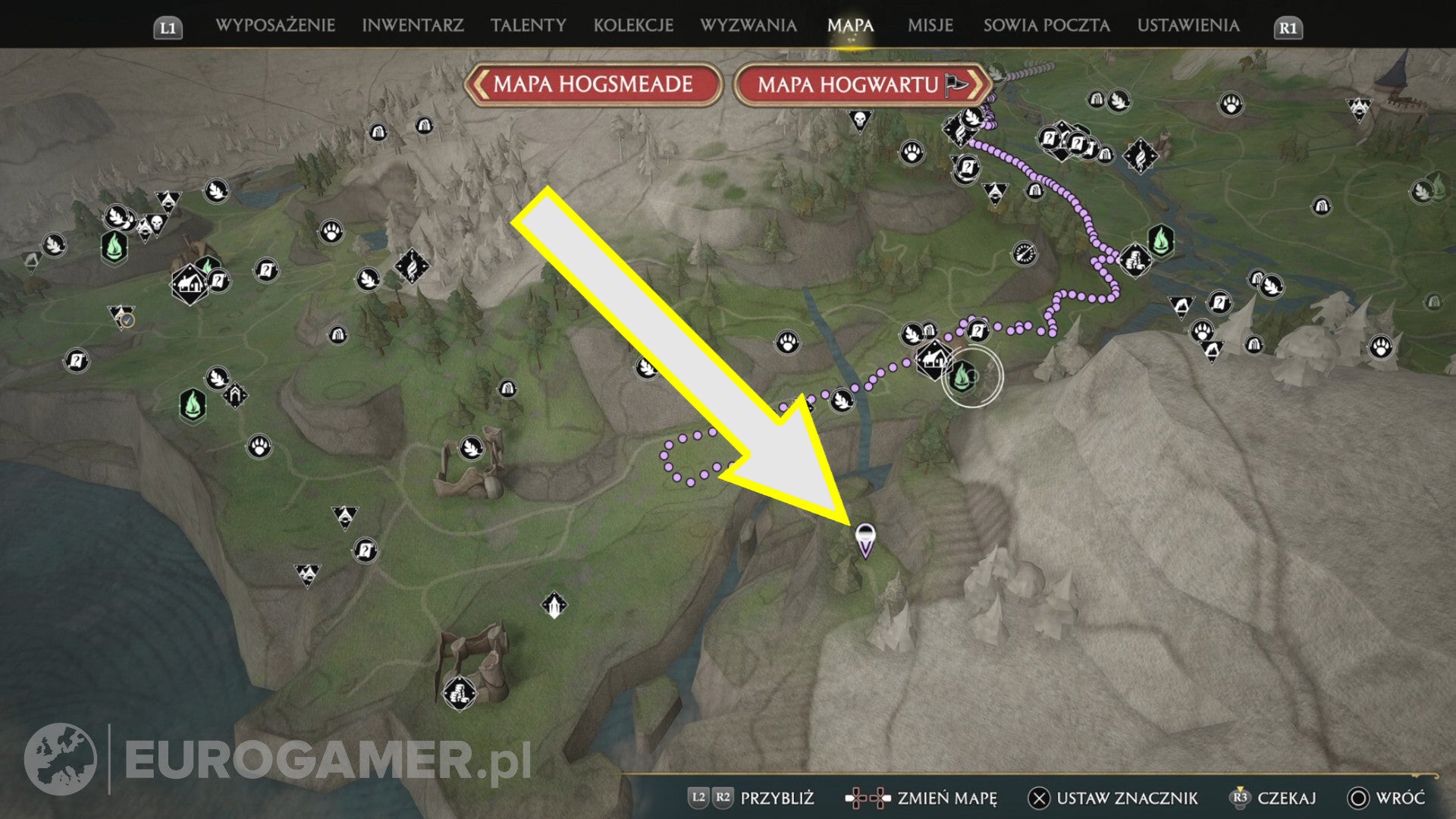Select a paw print beast den icon
The width and height of the screenshot is (1456, 819).
coord(787,341)
